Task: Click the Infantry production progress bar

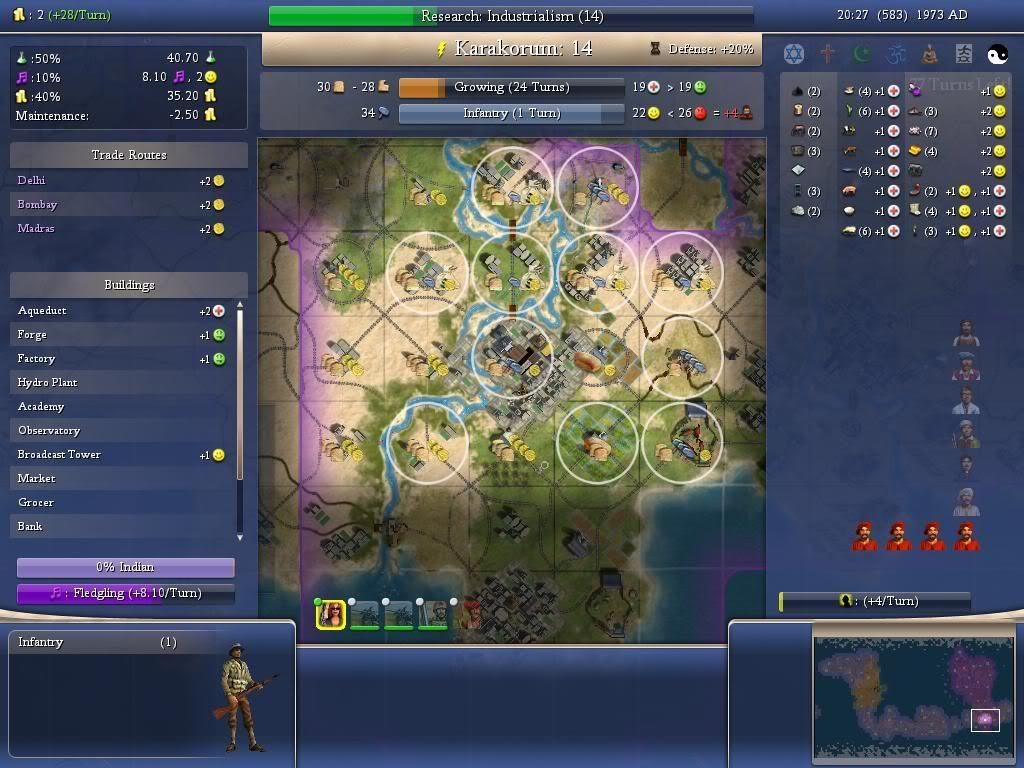Action: pos(511,113)
